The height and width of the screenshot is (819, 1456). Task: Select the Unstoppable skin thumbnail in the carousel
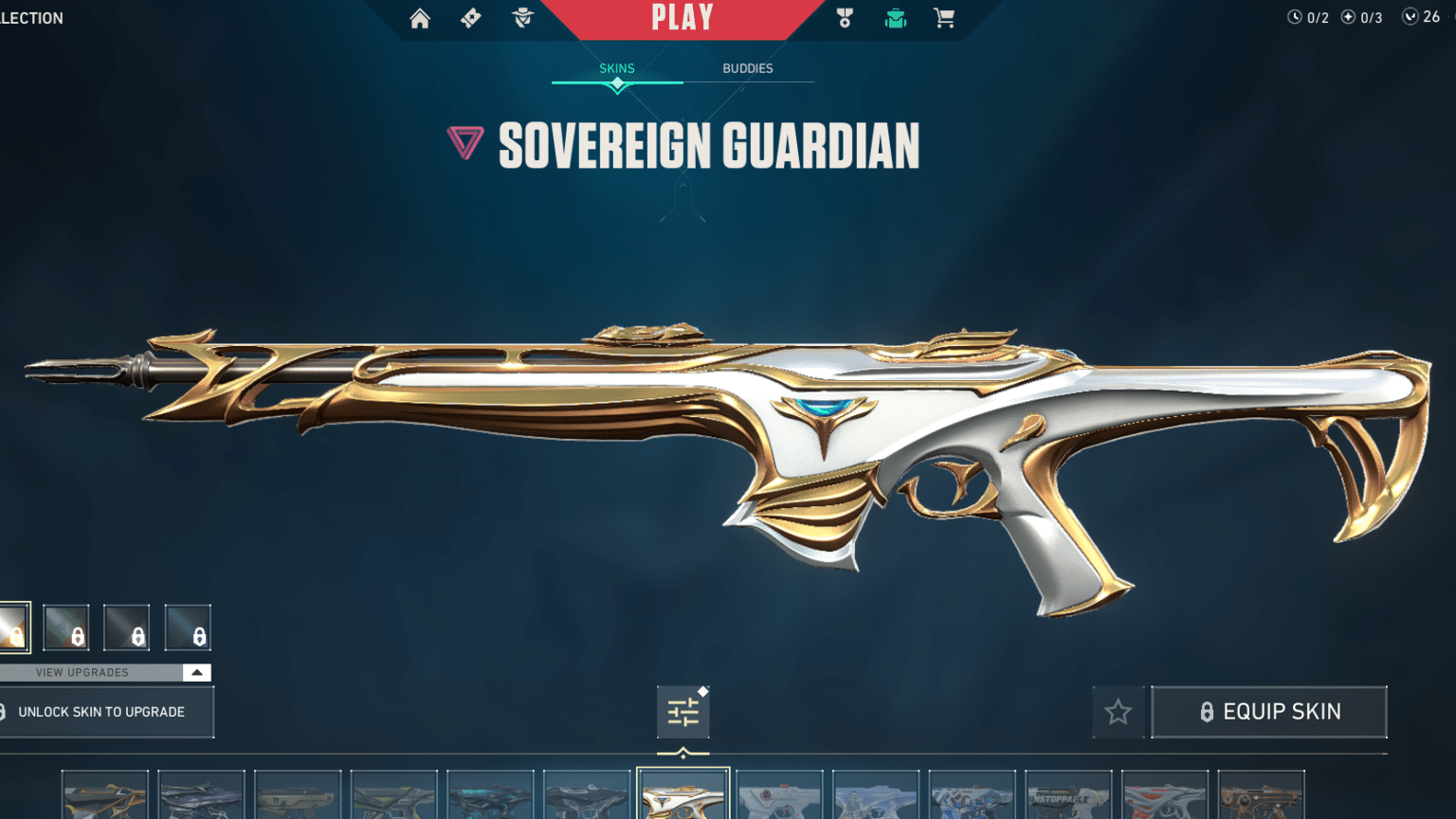[x=1068, y=794]
